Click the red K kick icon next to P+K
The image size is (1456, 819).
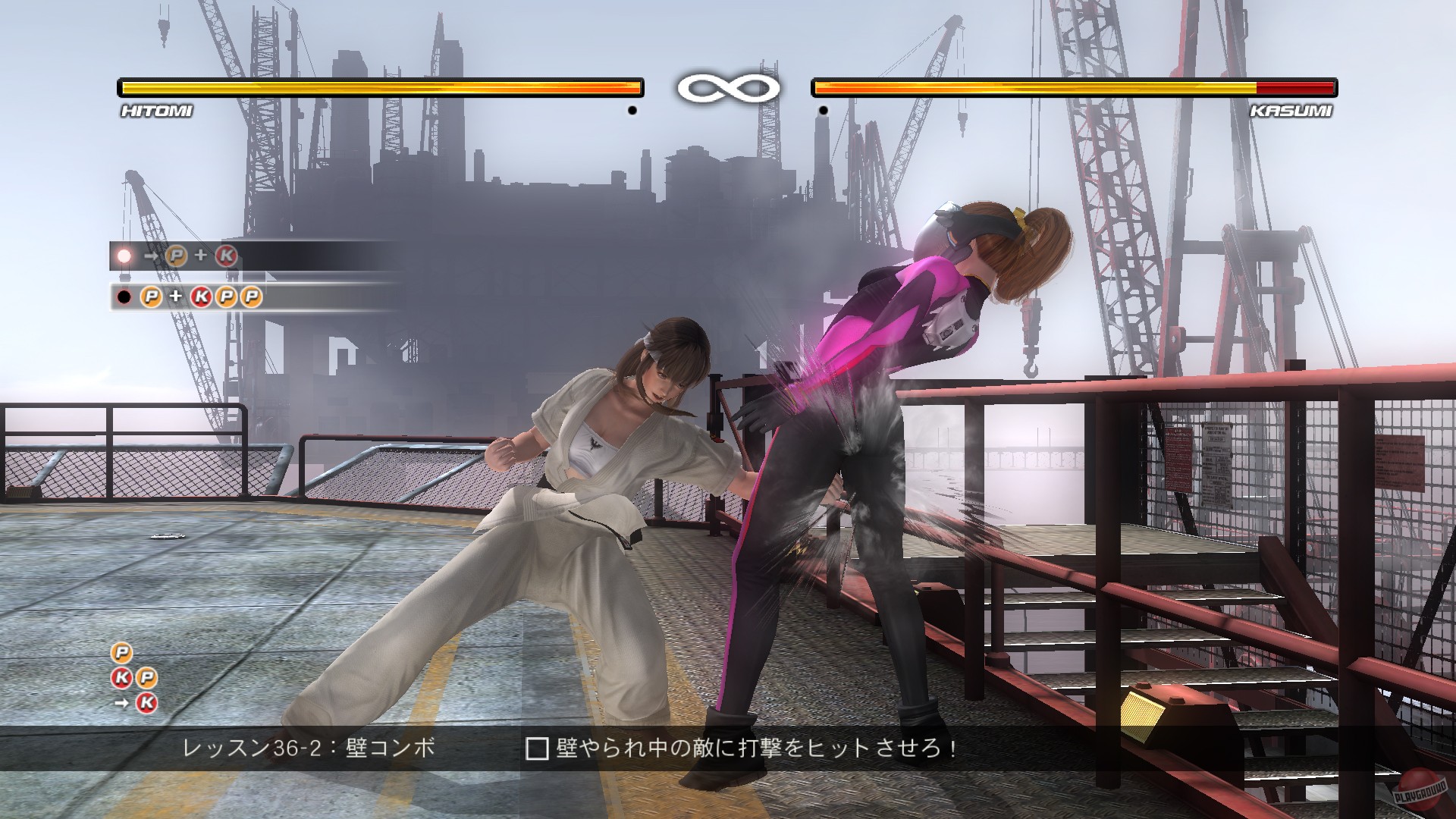click(x=227, y=256)
